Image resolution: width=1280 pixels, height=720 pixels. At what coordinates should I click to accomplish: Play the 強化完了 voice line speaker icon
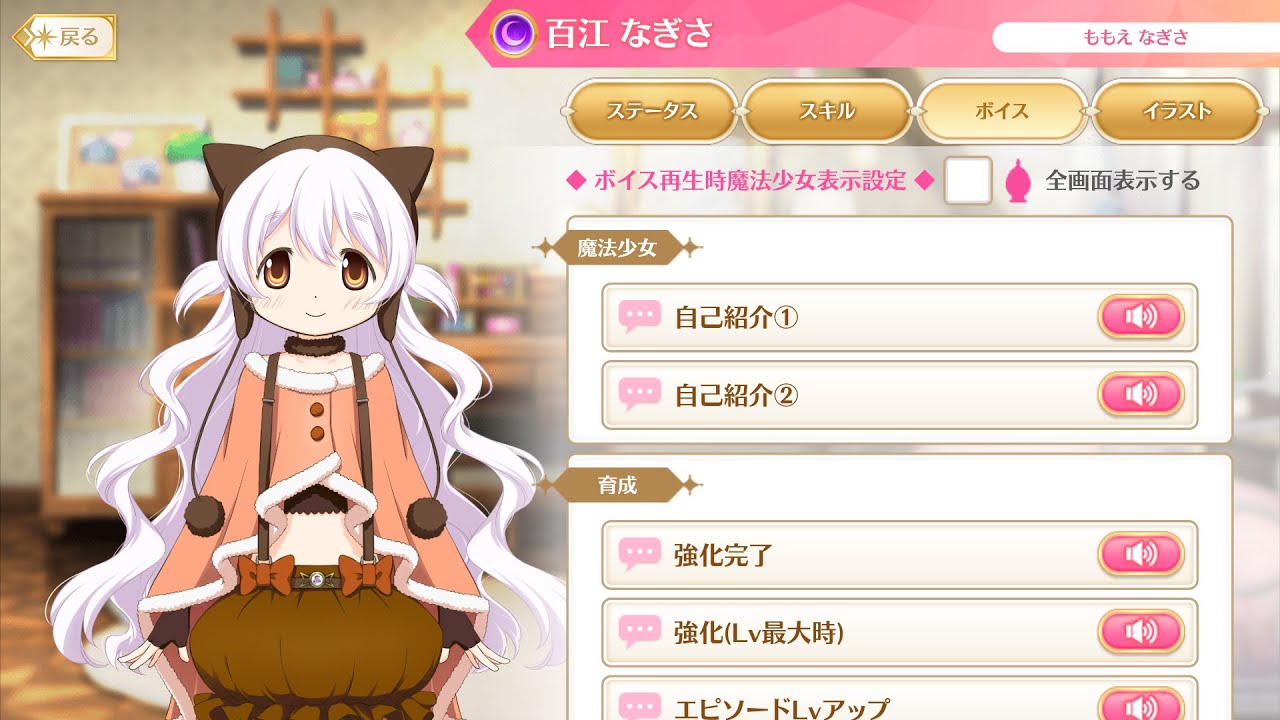[1140, 555]
